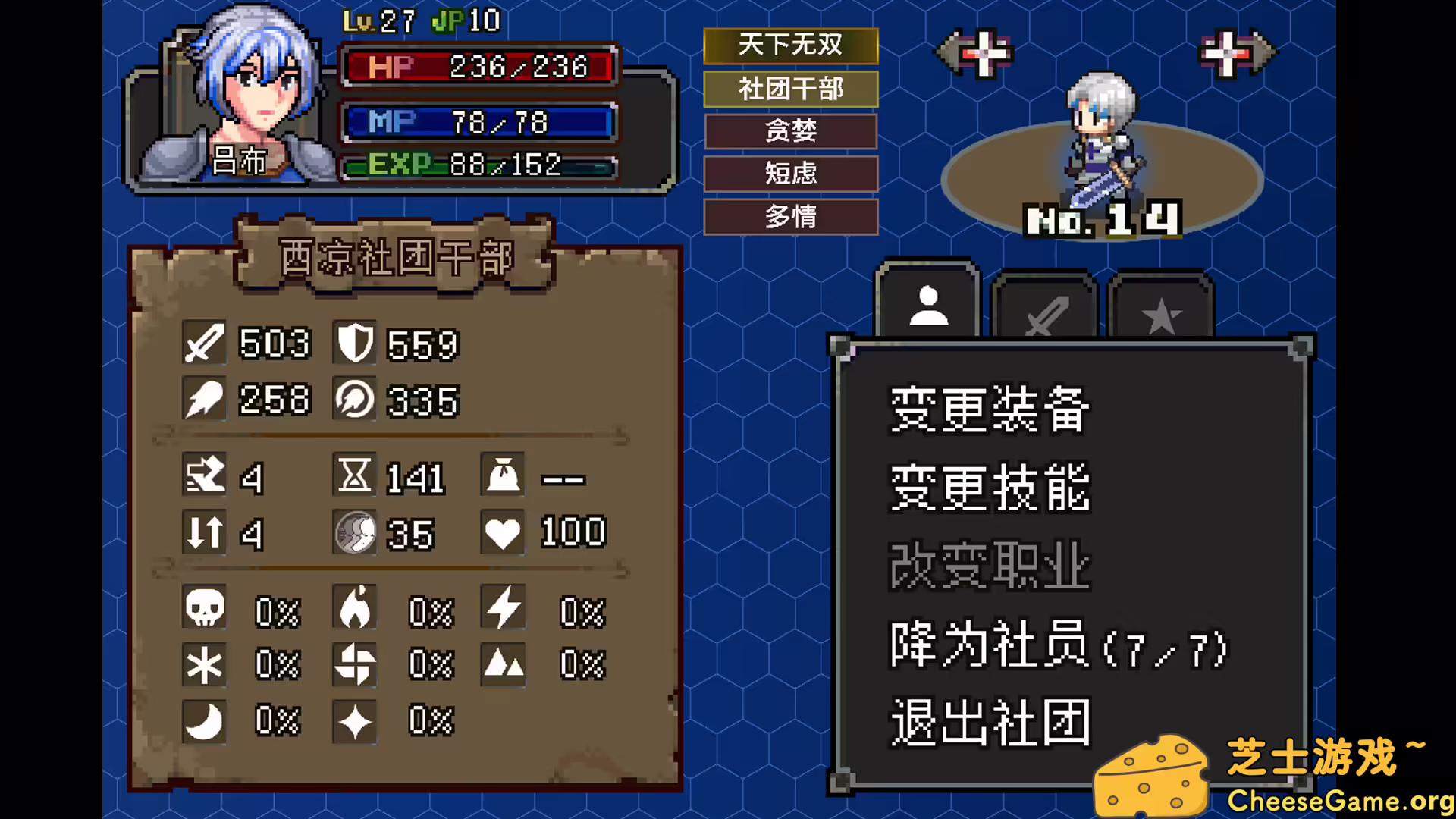Screen dimensions: 1456x819
Task: Click the heart loyalty icon showing 100
Action: pyautogui.click(x=503, y=532)
